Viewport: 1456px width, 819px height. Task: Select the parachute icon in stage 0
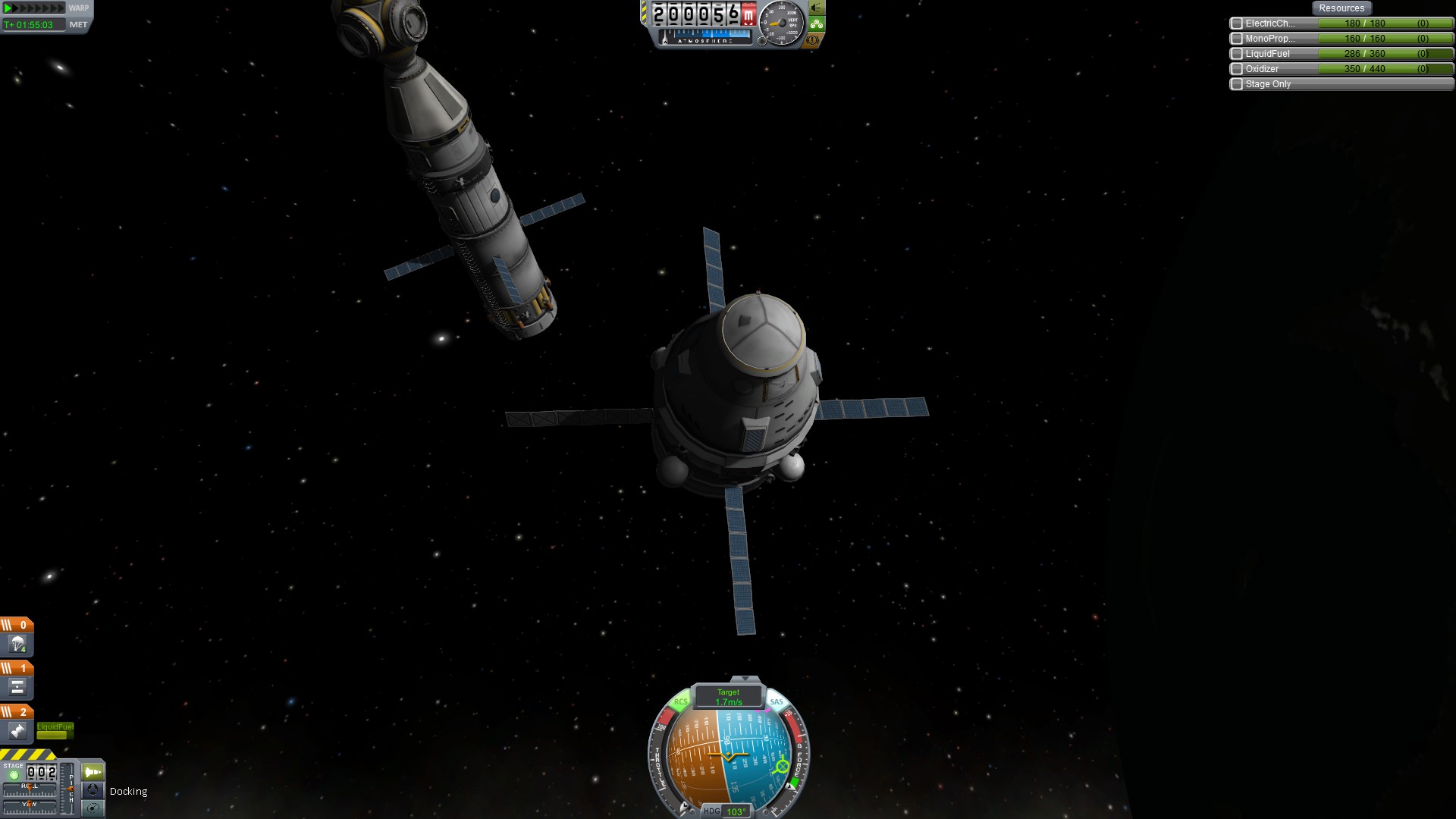[17, 645]
